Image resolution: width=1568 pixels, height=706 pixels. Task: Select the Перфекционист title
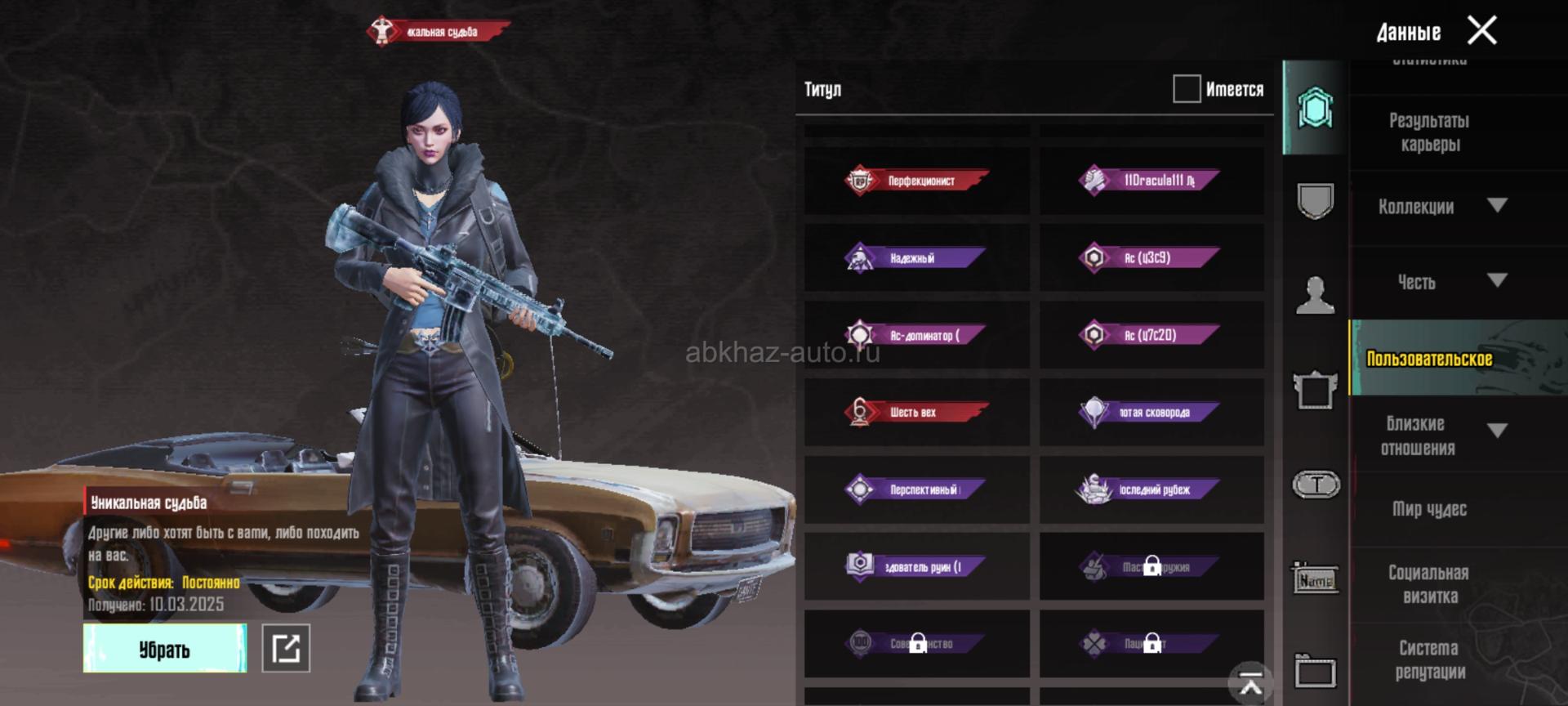pos(916,181)
